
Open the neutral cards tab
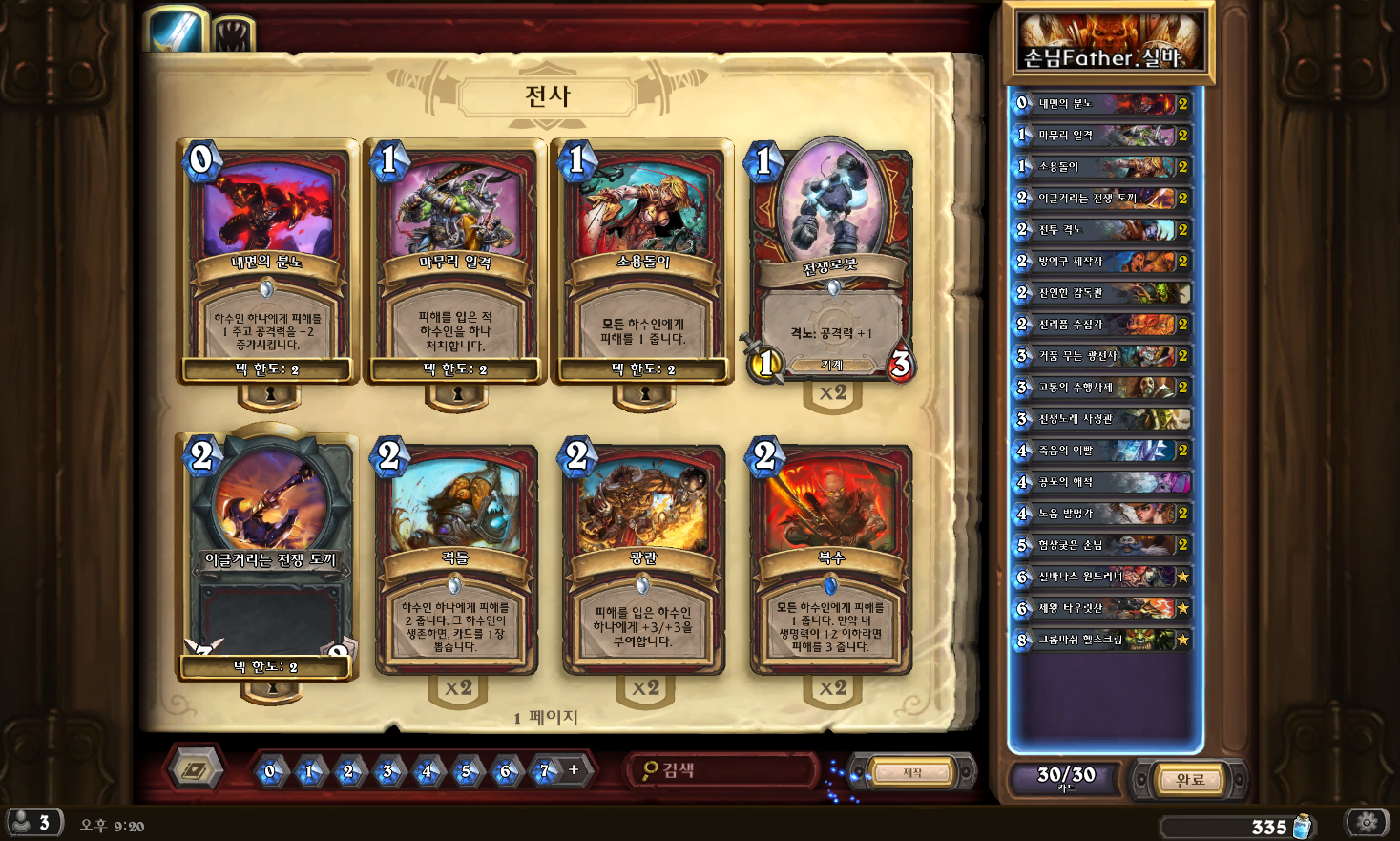(x=232, y=35)
